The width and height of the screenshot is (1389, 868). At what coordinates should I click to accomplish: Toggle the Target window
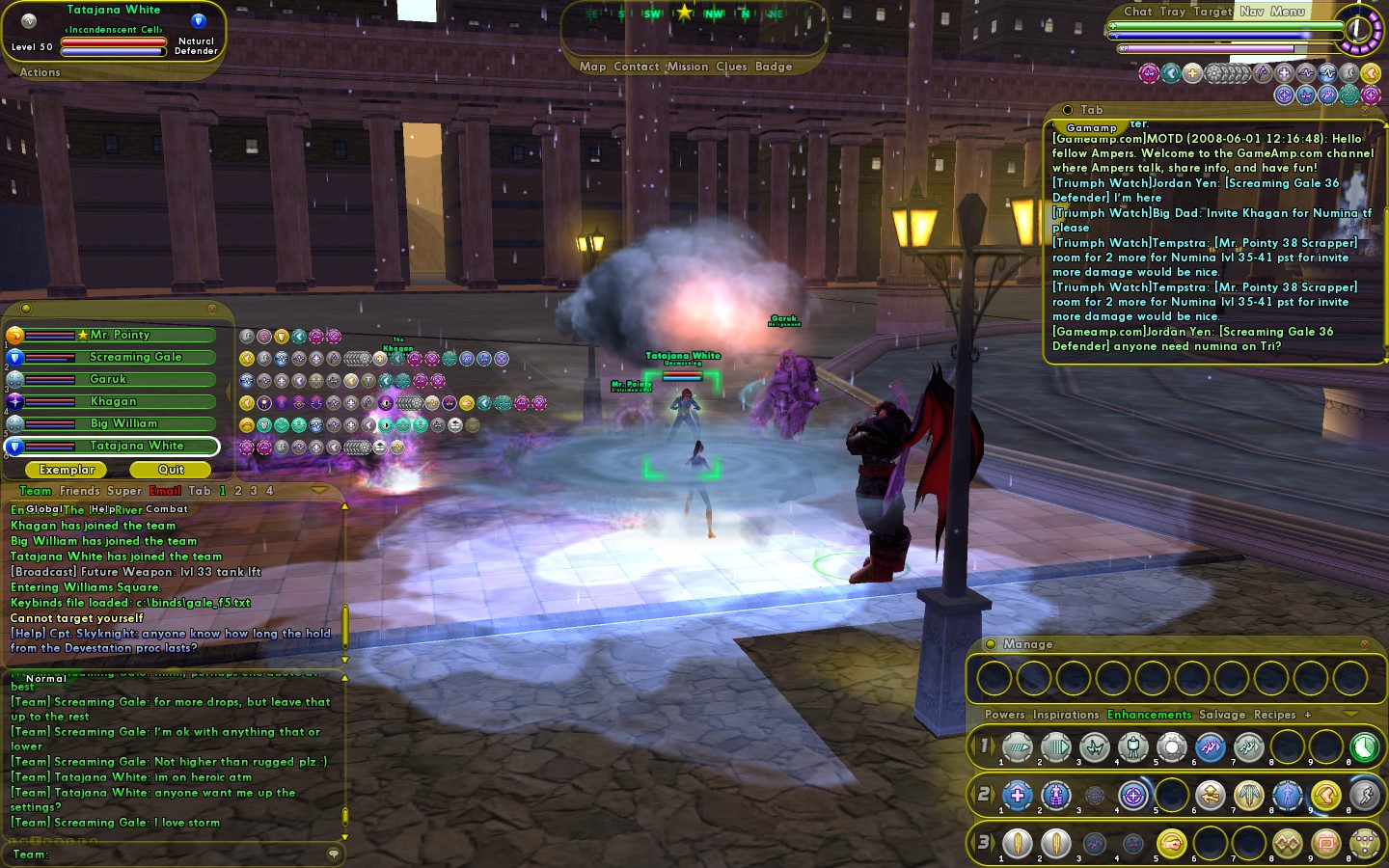pos(1212,12)
